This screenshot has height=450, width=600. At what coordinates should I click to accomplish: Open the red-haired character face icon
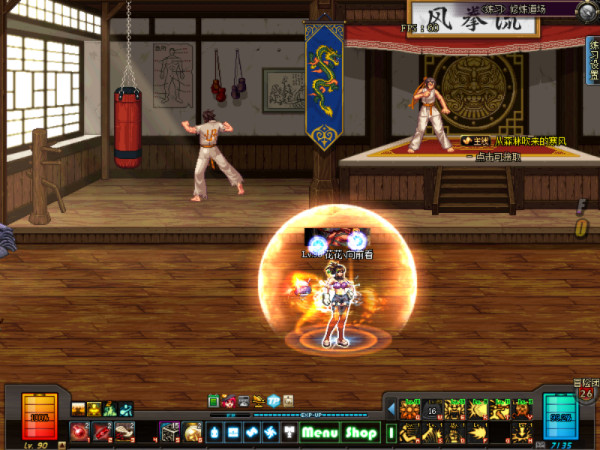[229, 401]
